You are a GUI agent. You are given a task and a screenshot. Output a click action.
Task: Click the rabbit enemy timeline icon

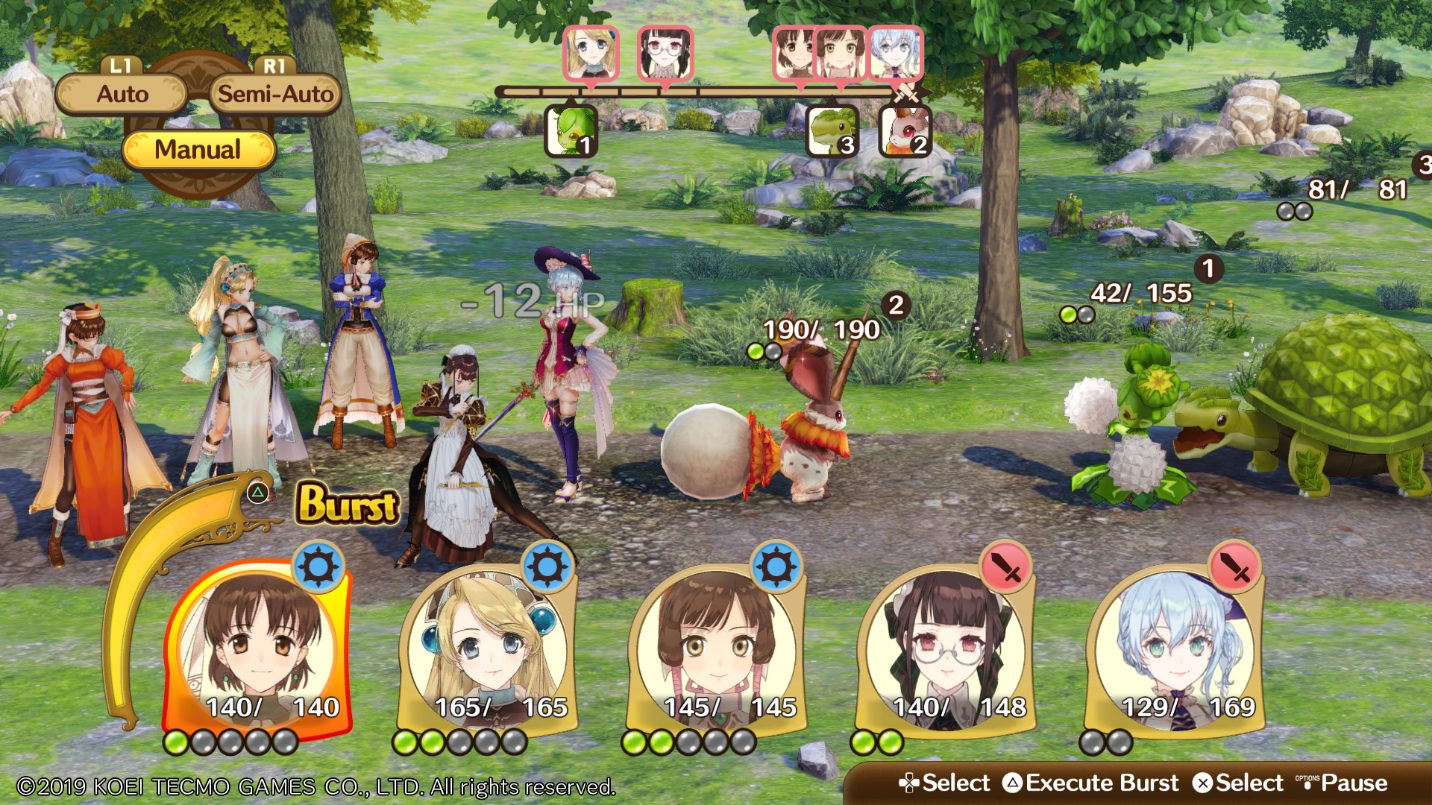point(905,131)
